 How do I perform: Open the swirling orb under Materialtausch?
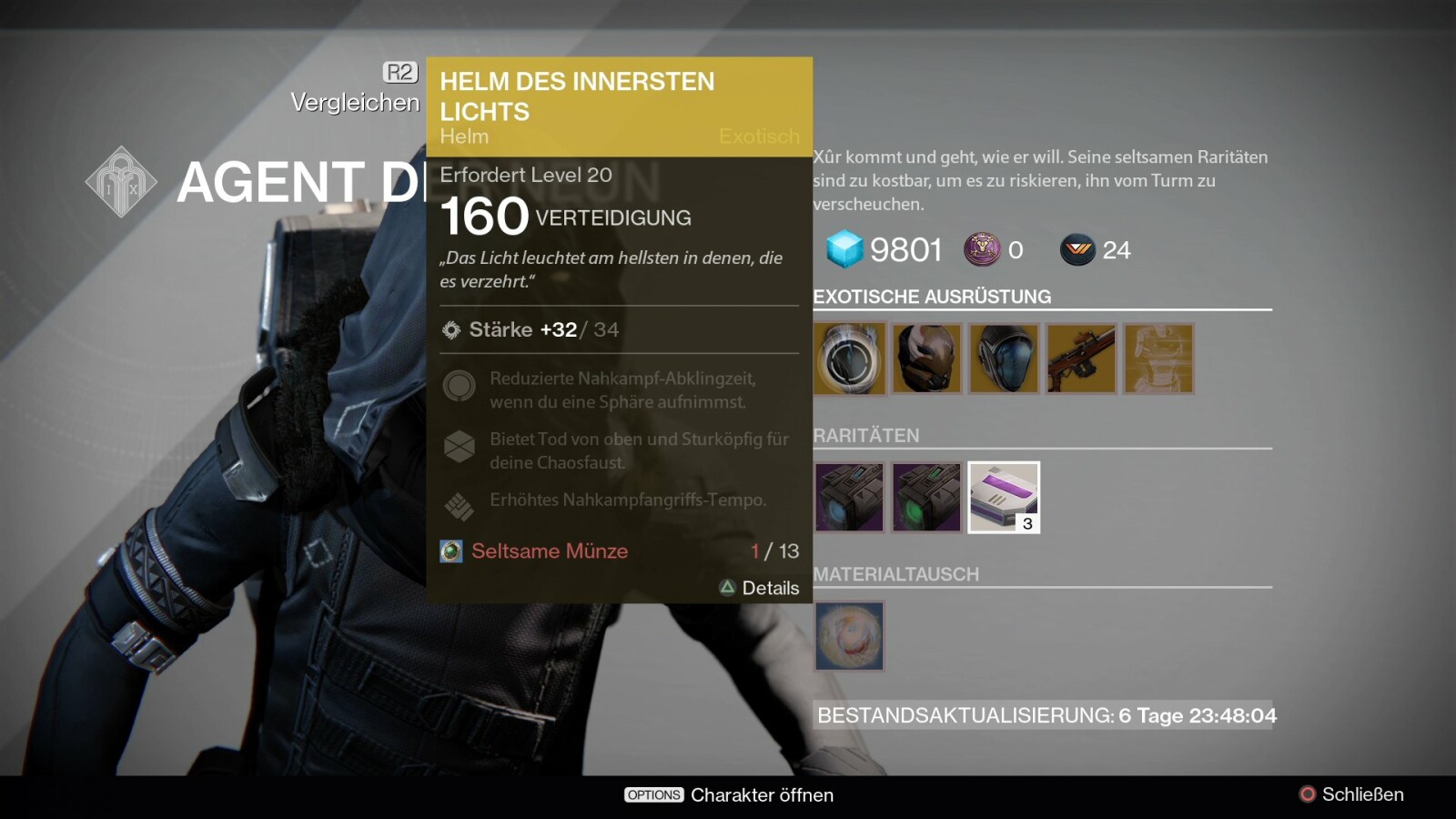[849, 636]
